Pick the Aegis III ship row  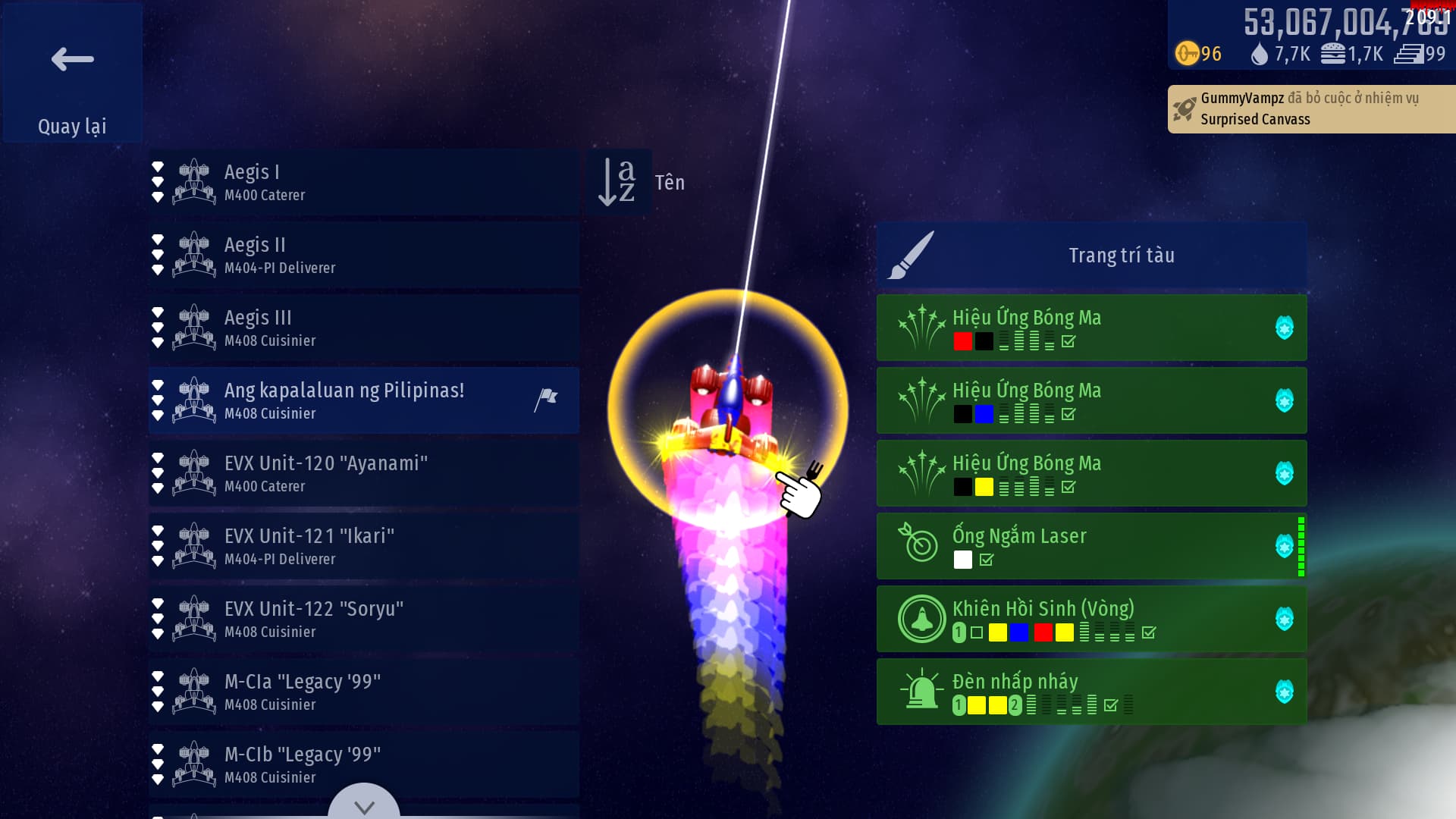point(364,328)
